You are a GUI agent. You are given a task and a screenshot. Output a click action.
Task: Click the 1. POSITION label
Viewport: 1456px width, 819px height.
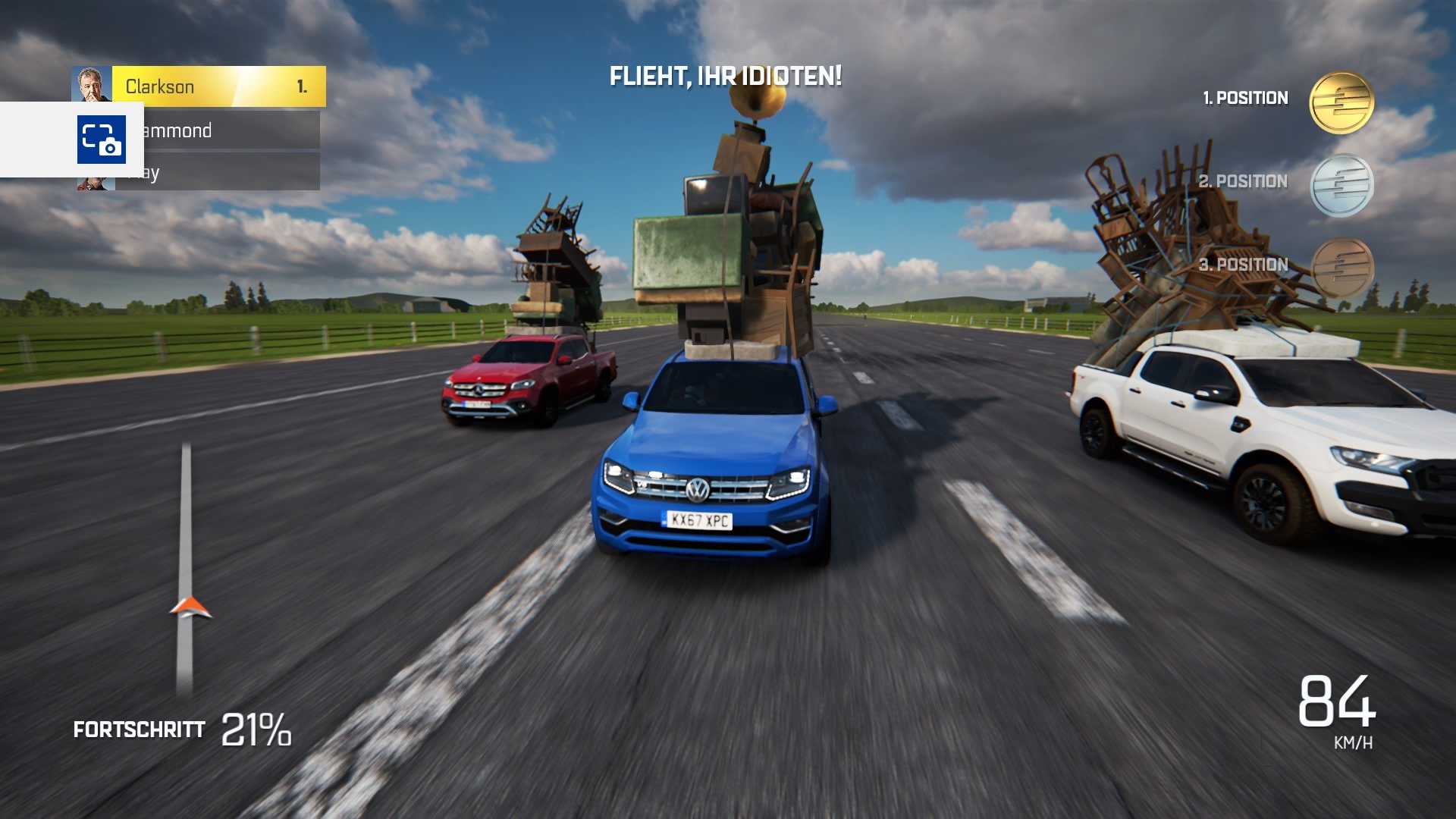tap(1244, 98)
